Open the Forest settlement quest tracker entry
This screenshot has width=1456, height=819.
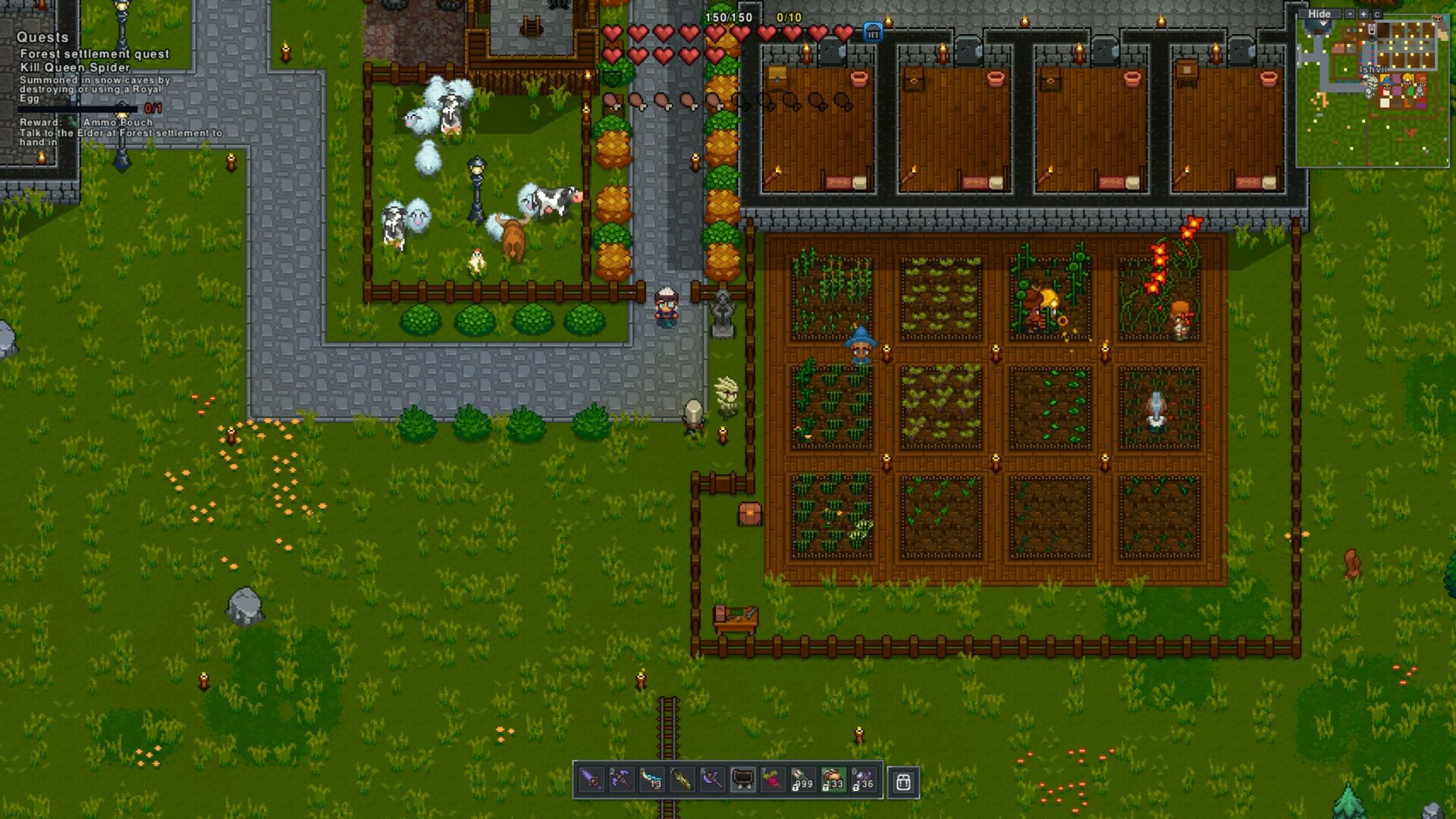coord(95,54)
